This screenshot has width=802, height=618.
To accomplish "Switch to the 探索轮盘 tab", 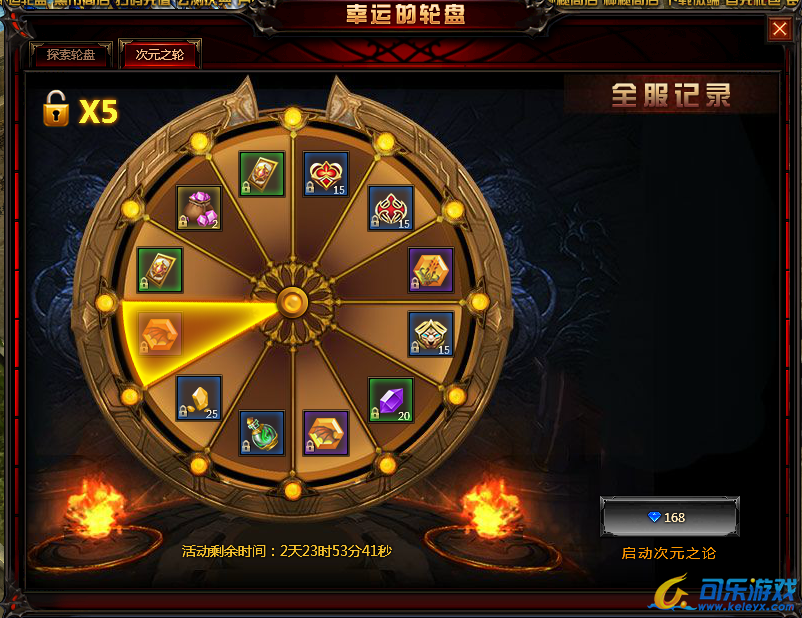I will click(x=71, y=55).
